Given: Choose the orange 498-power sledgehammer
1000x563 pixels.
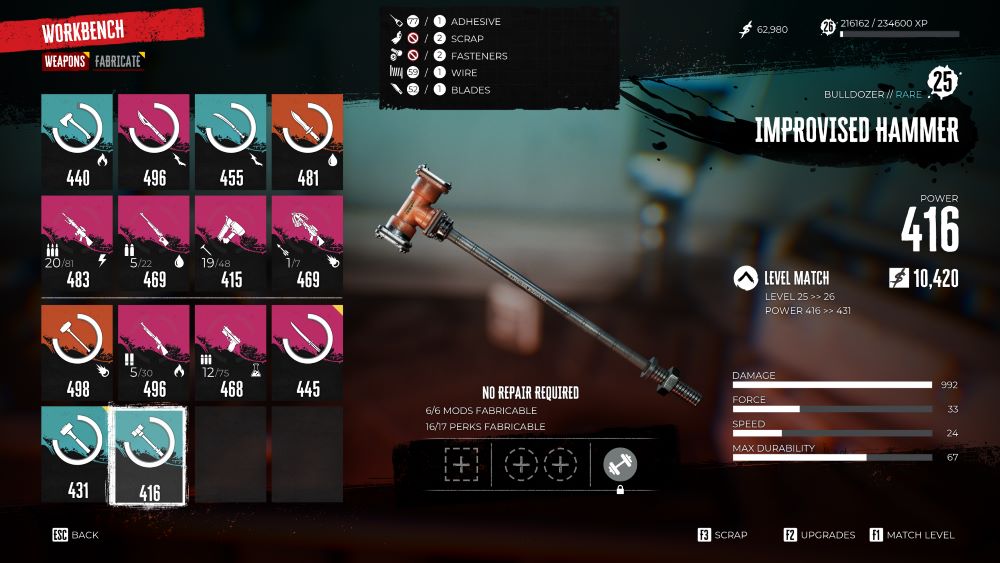Looking at the screenshot, I should (78, 352).
